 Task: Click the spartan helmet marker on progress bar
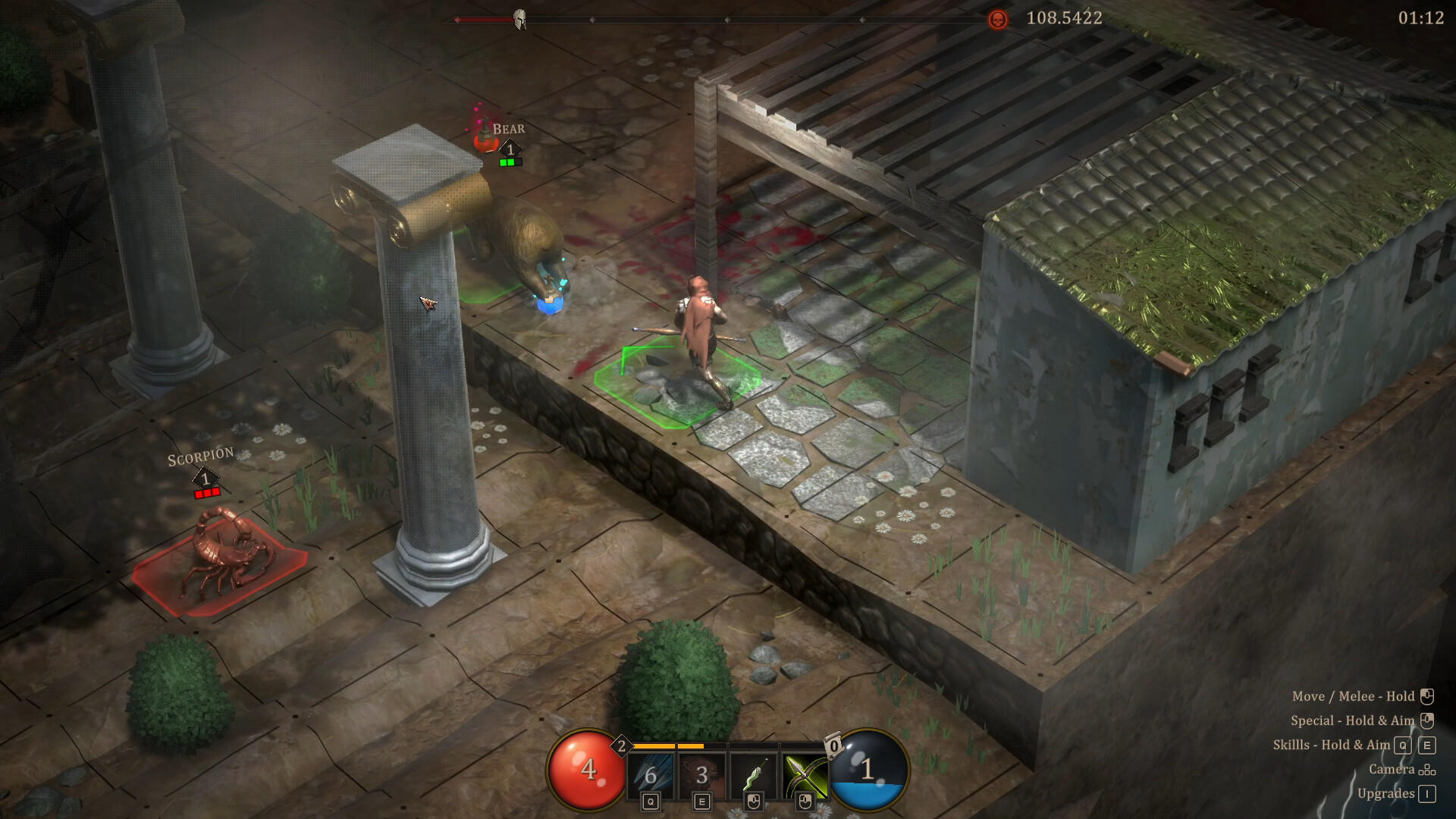(518, 17)
